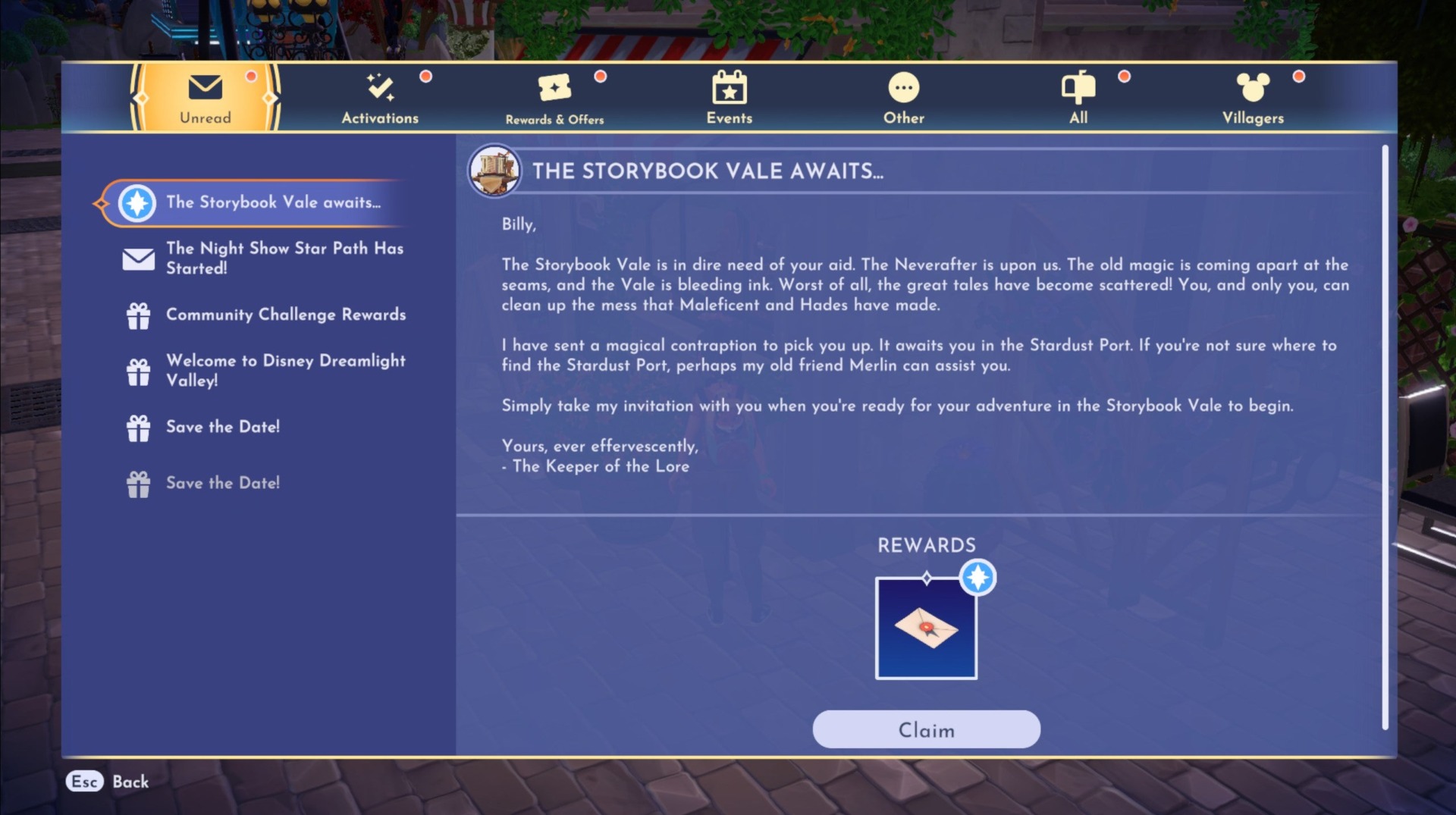This screenshot has width=1456, height=815.
Task: Select the Other ellipsis bubble icon
Action: point(902,87)
